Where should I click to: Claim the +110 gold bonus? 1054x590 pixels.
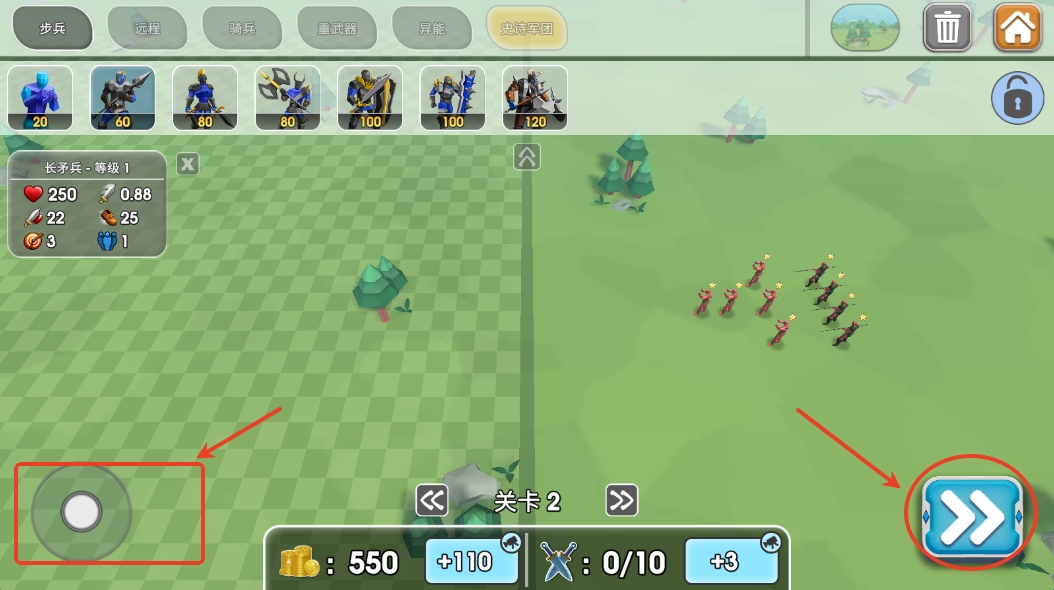(472, 561)
